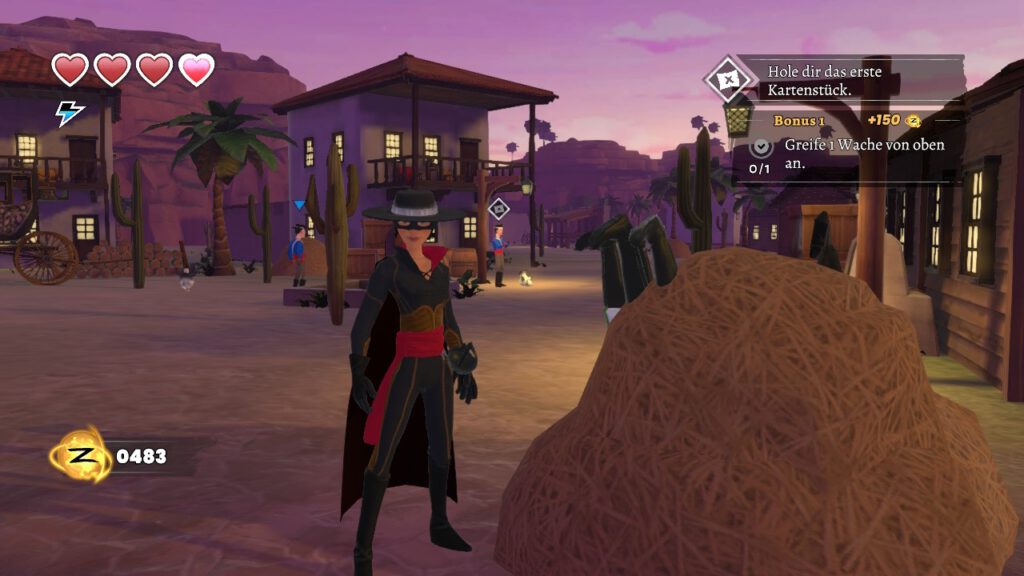Select the diamond objective waypoint marker
The image size is (1024, 576).
pos(498,209)
